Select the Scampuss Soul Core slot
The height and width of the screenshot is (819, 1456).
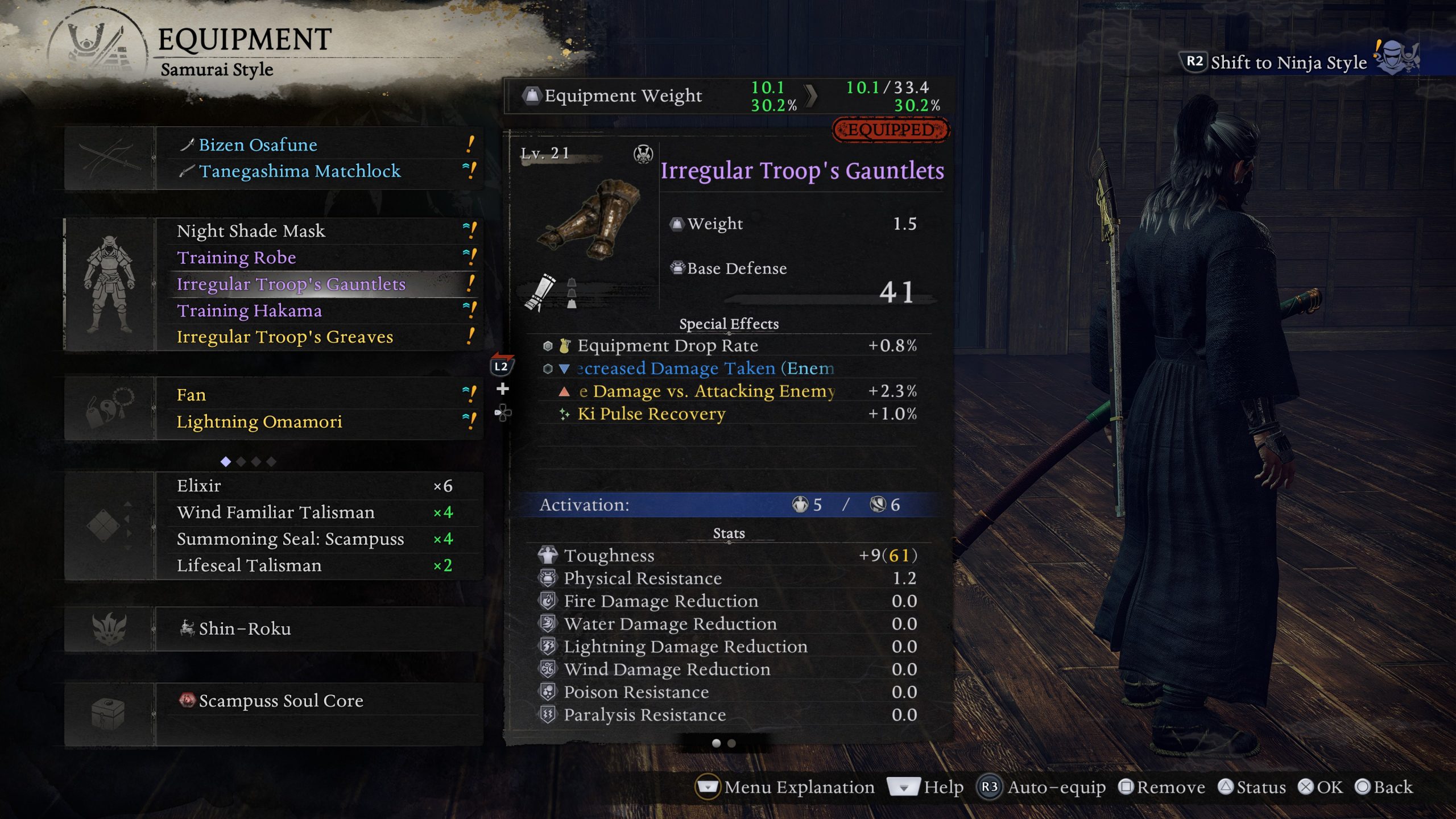tap(281, 701)
